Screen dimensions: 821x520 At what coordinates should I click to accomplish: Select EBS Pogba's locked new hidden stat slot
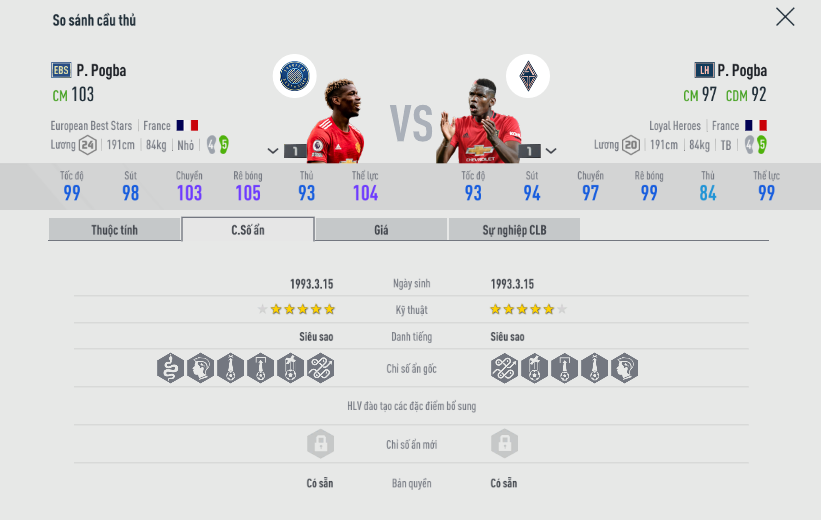click(x=320, y=443)
